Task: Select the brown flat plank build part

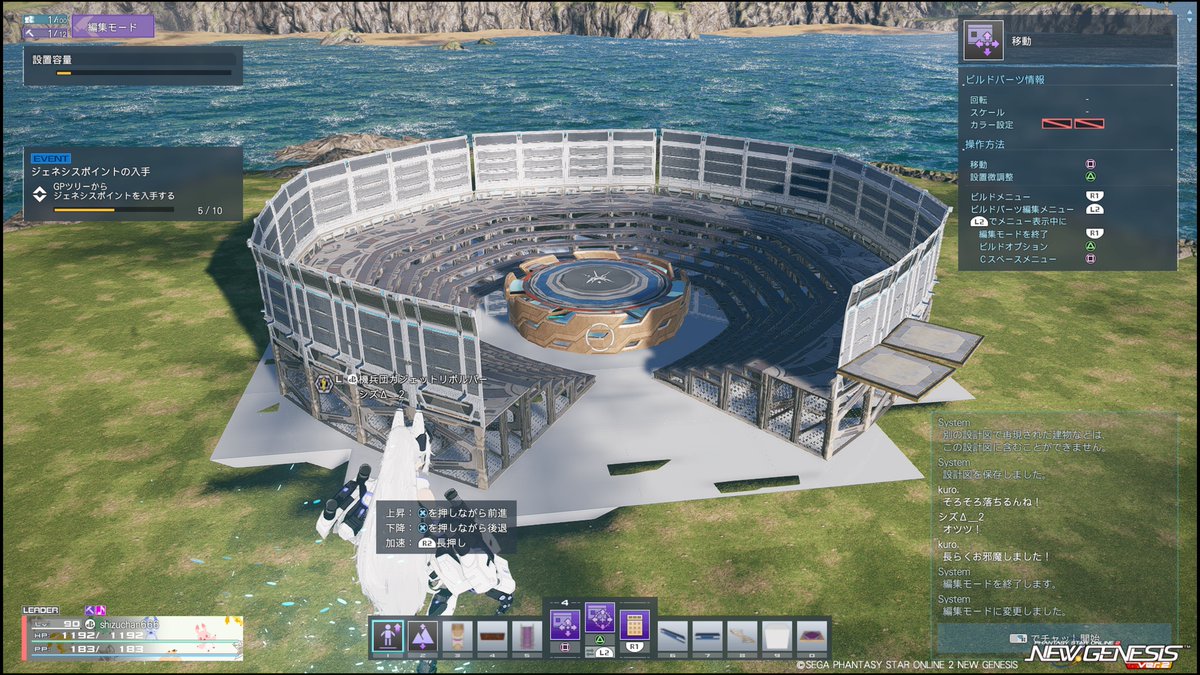Action: coord(491,635)
